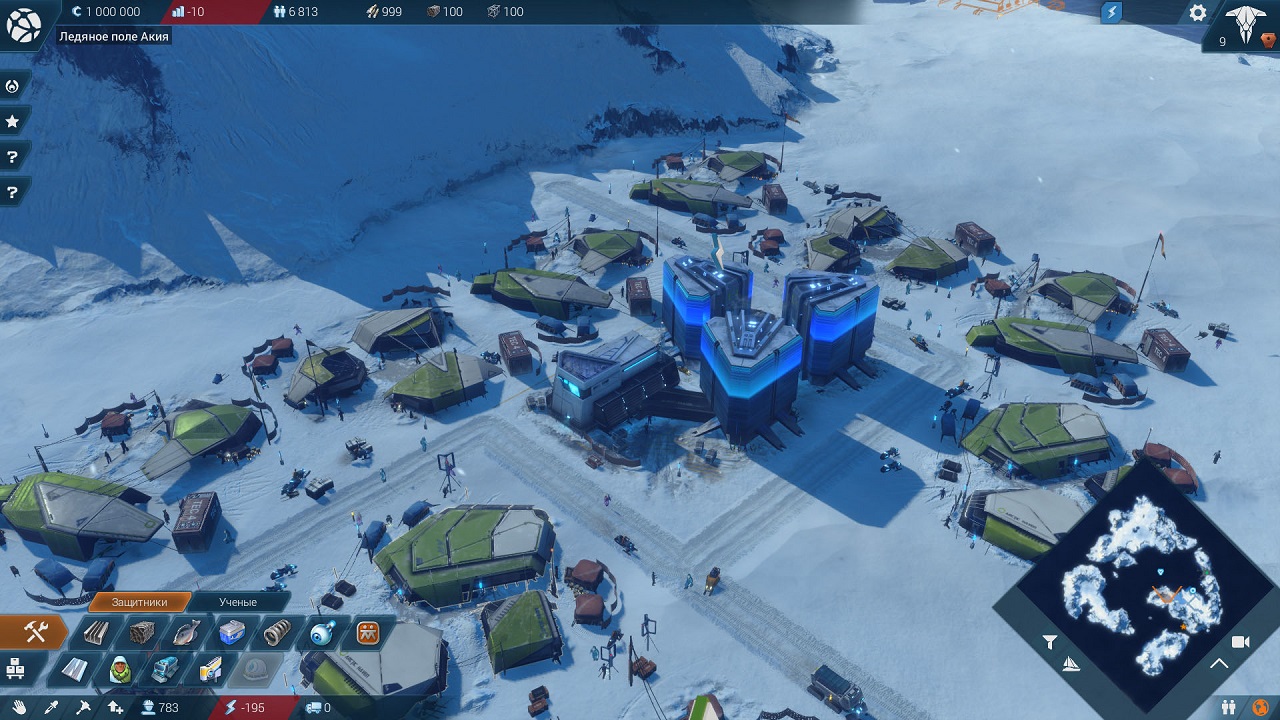Open the globe world map button
Viewport: 1280px width, 720px height.
[x=23, y=26]
